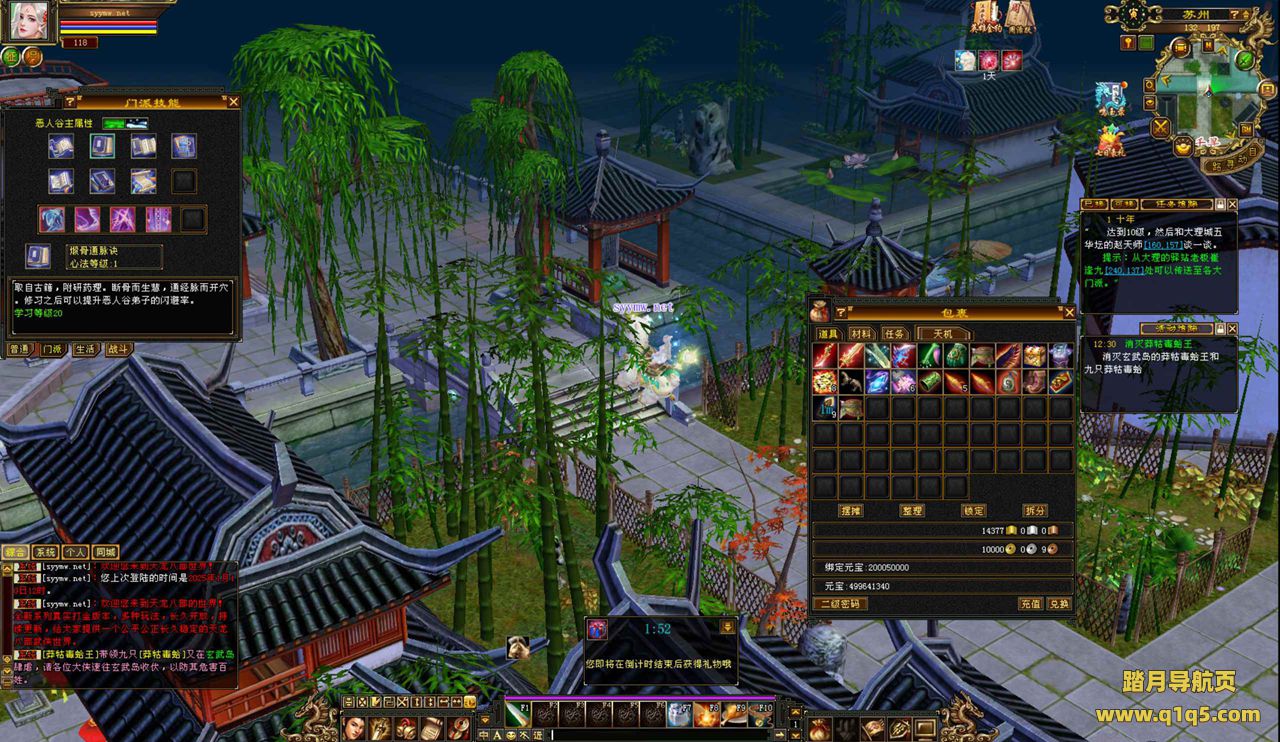1280x742 pixels.
Task: Open the 二级密码 secondary password button
Action: point(840,604)
